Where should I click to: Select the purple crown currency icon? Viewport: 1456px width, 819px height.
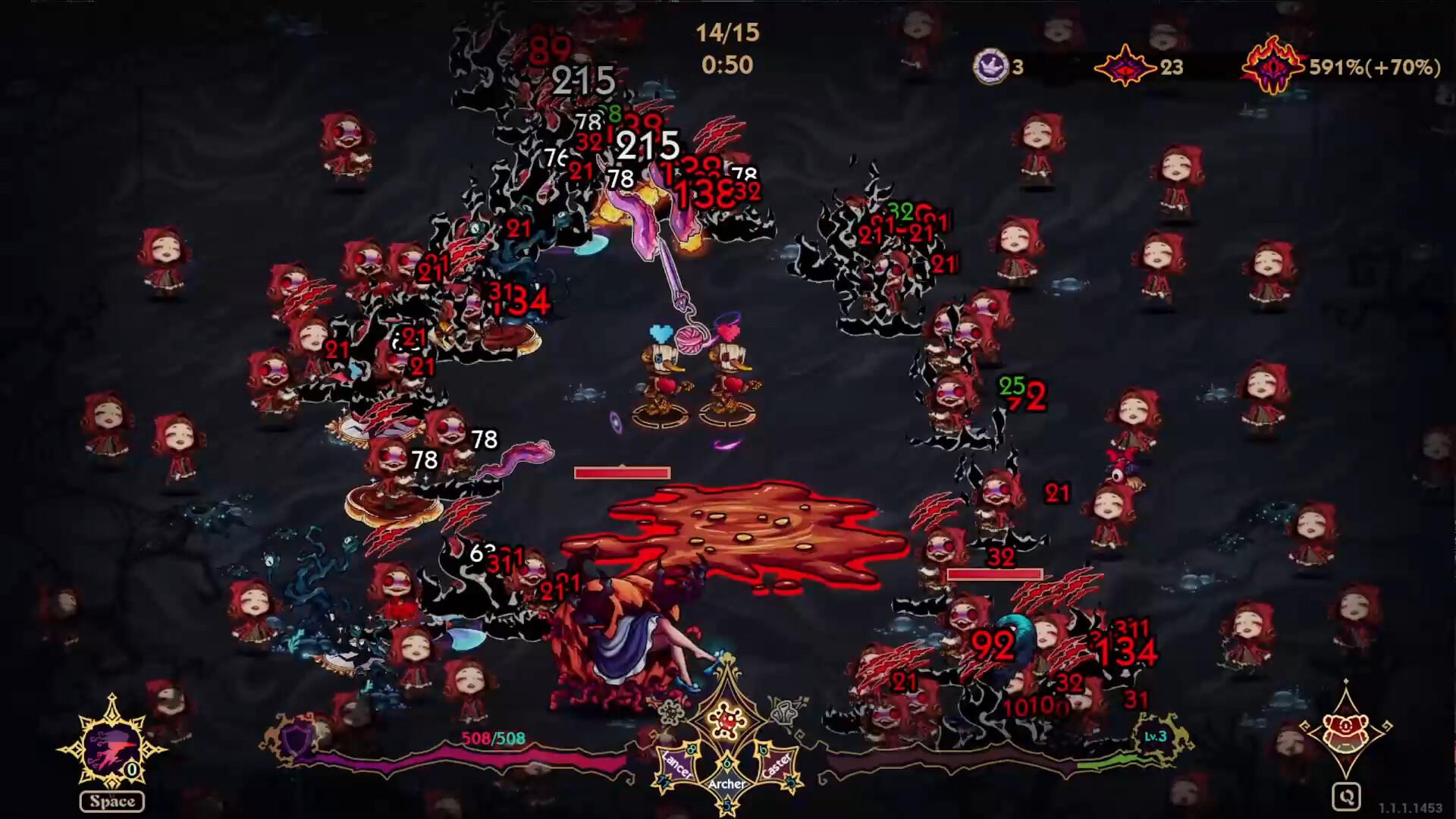[991, 67]
